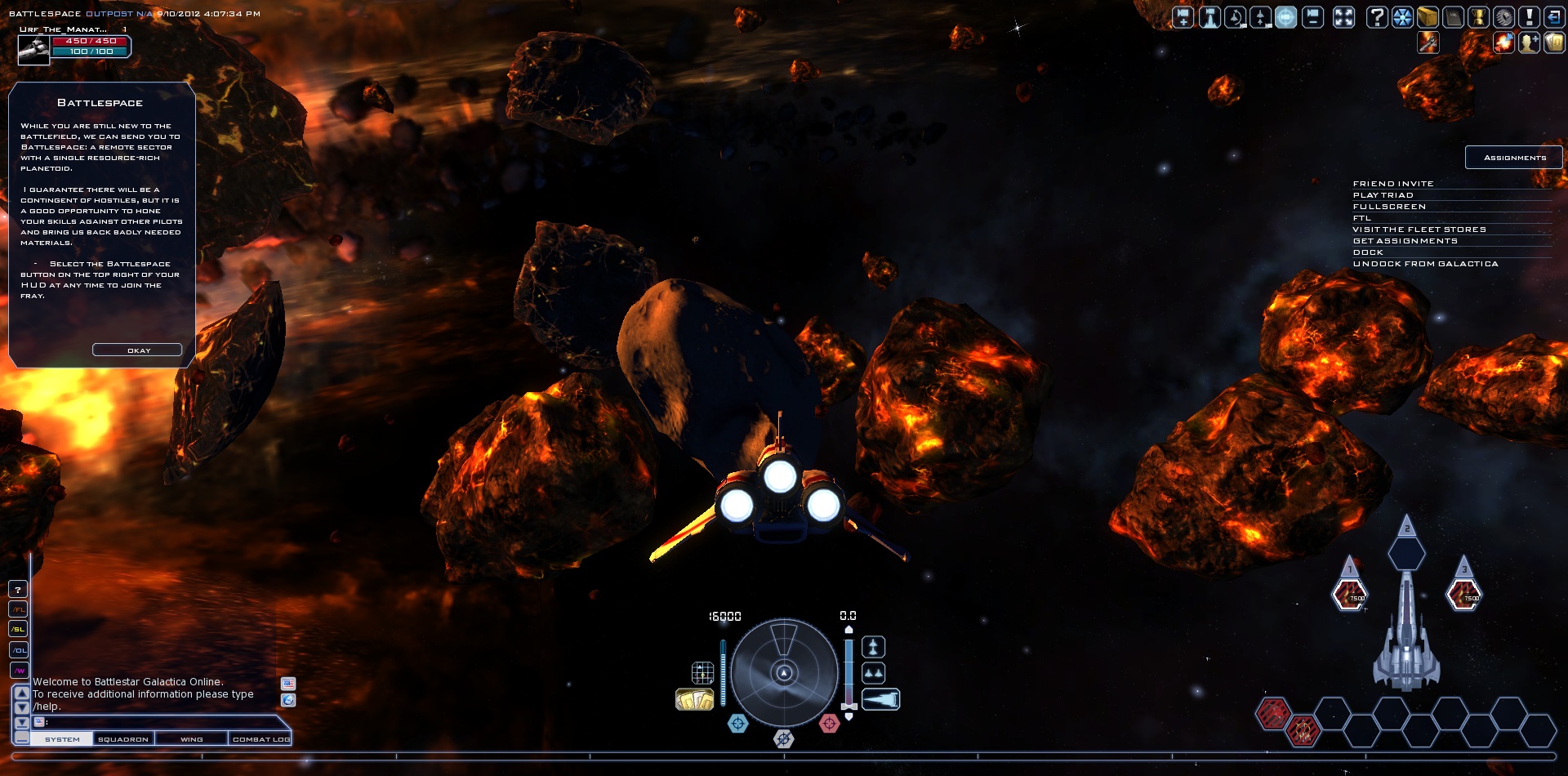The height and width of the screenshot is (776, 1568).
Task: Click OKAY on the Battlespace dialog
Action: (x=138, y=349)
